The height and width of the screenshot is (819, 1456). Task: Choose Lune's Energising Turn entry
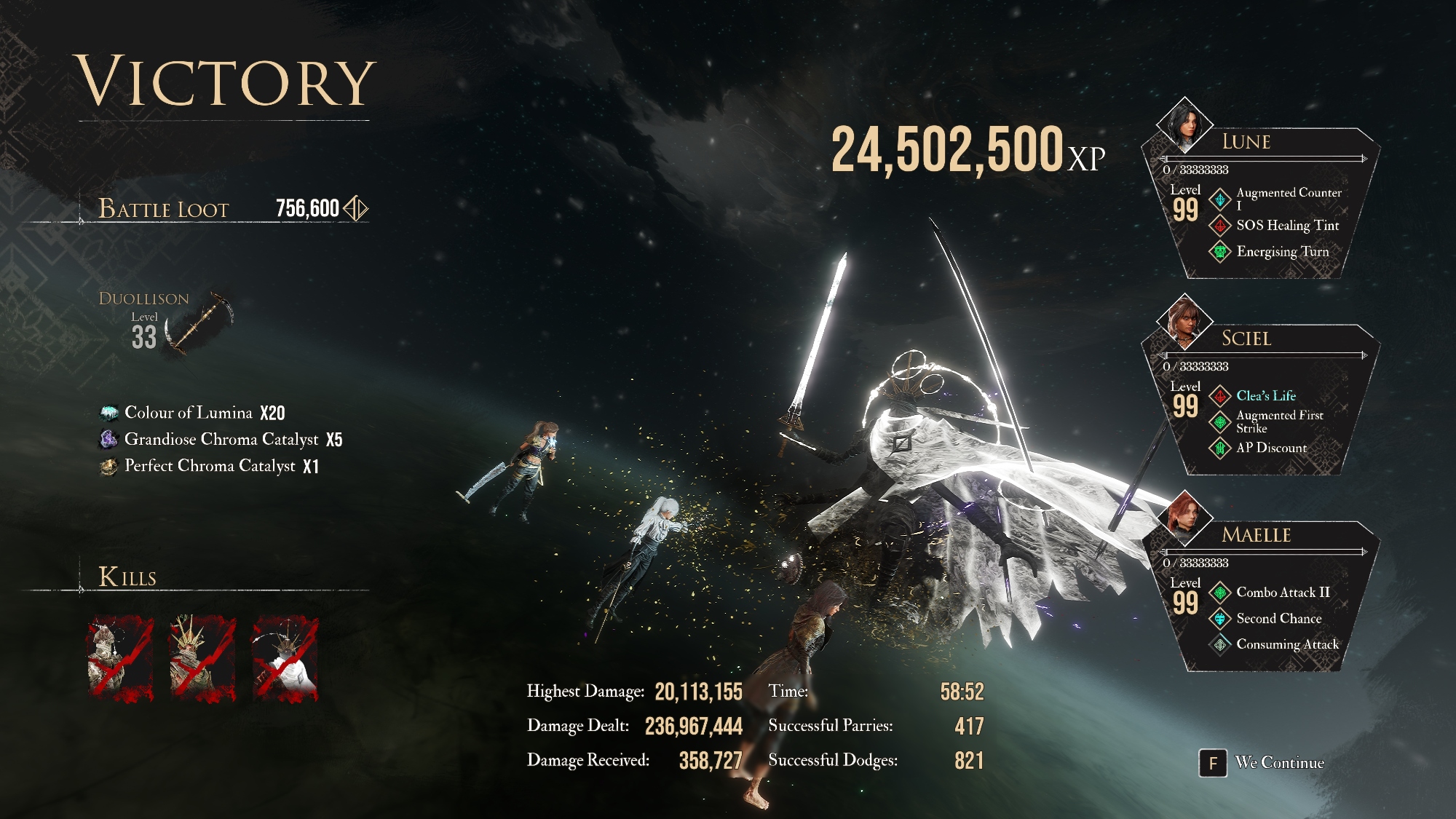click(1282, 252)
